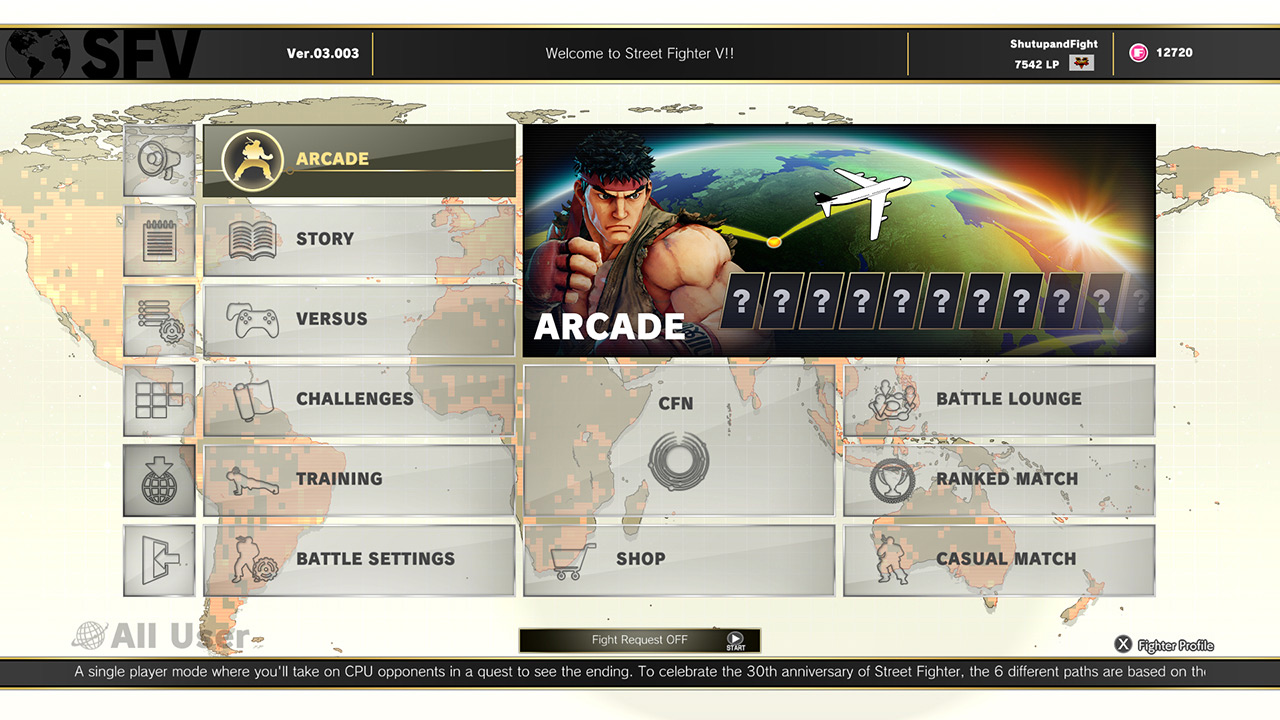
Task: Select the Versus mode entry
Action: 360,318
